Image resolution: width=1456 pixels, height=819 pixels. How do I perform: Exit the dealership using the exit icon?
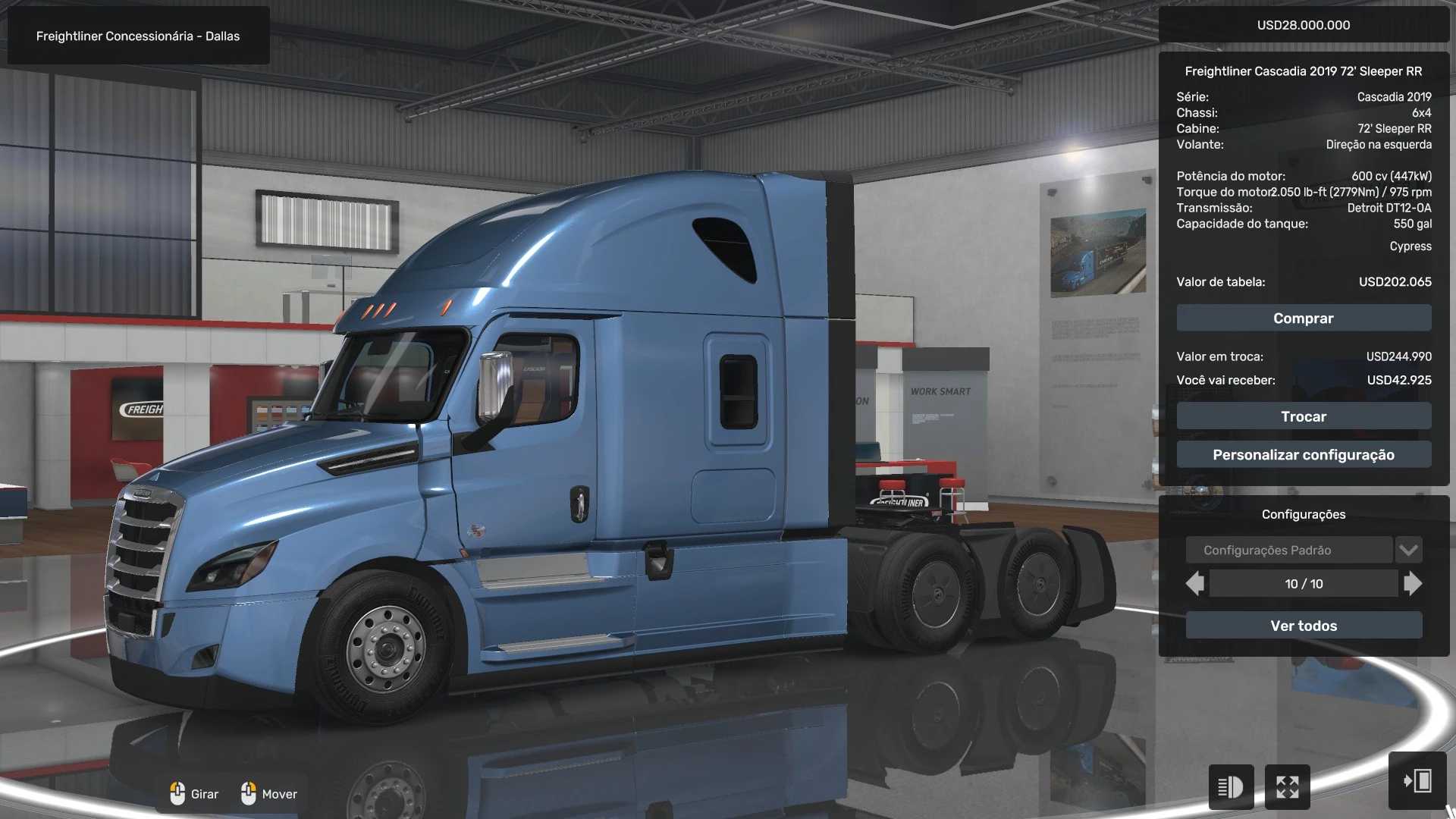1417,781
